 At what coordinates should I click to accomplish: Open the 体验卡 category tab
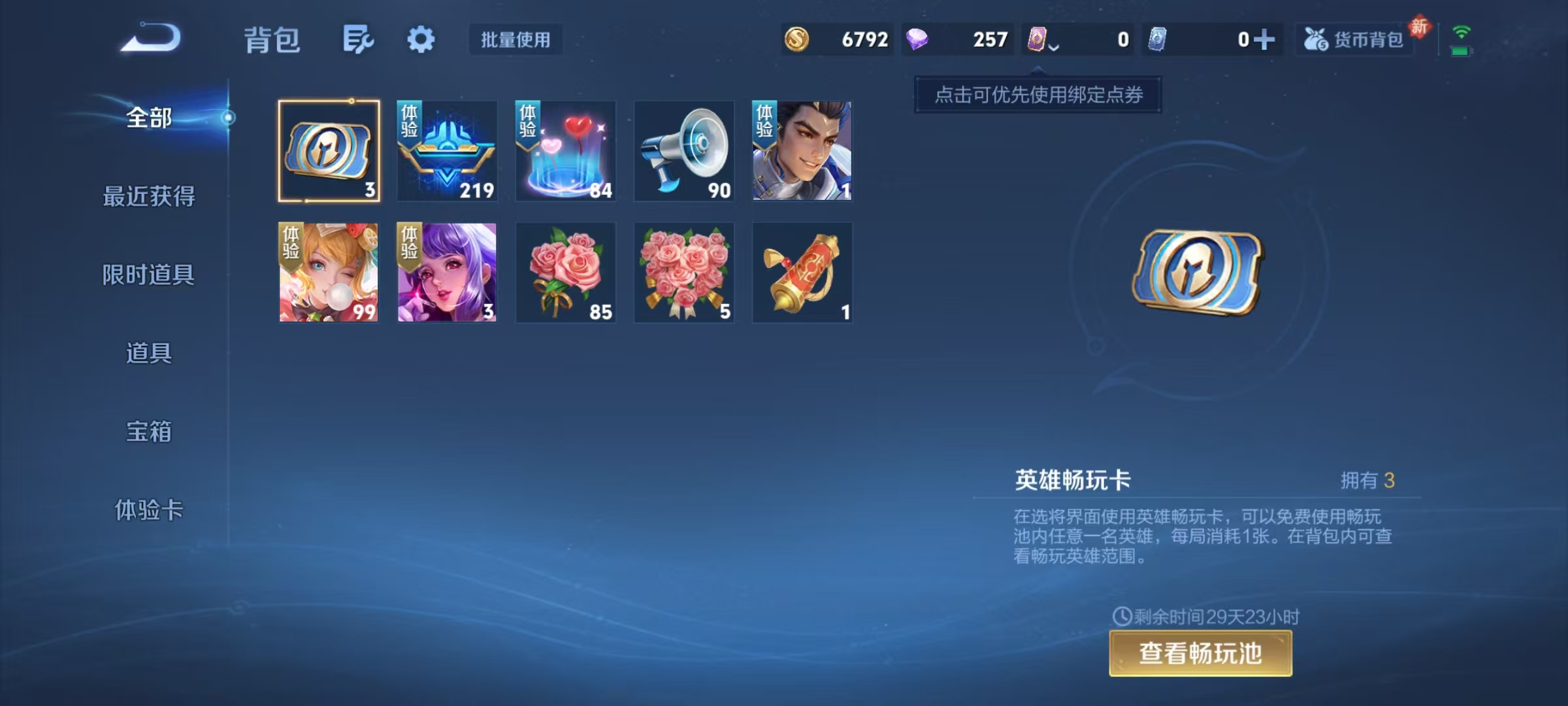[x=149, y=511]
